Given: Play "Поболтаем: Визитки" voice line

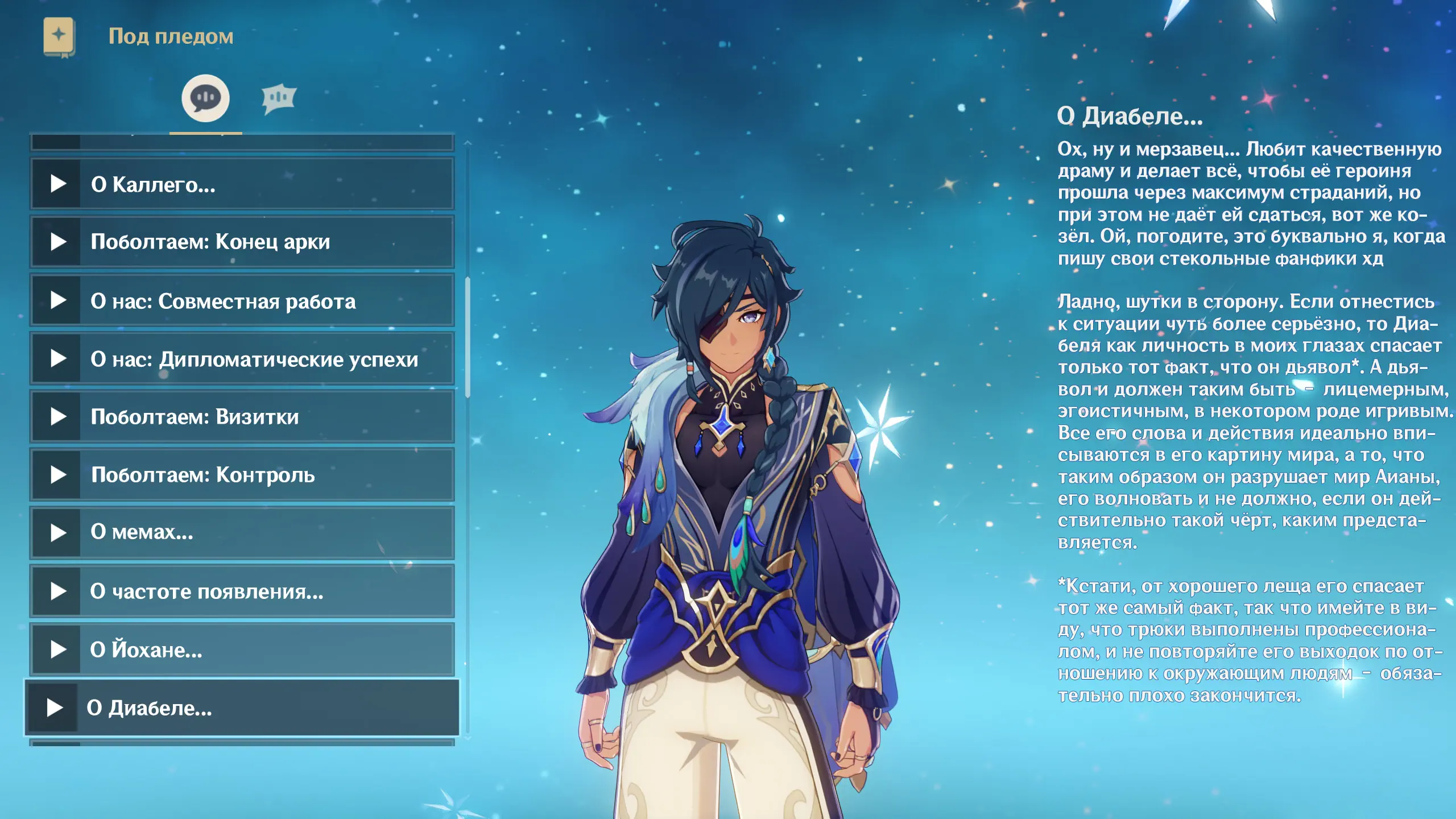Looking at the screenshot, I should (x=58, y=417).
